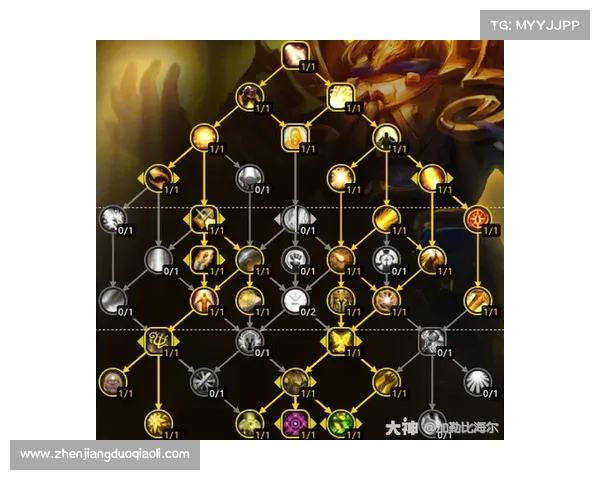Image resolution: width=600 pixels, height=480 pixels.
Task: Pick the golden wings square talent
Action: click(x=341, y=342)
